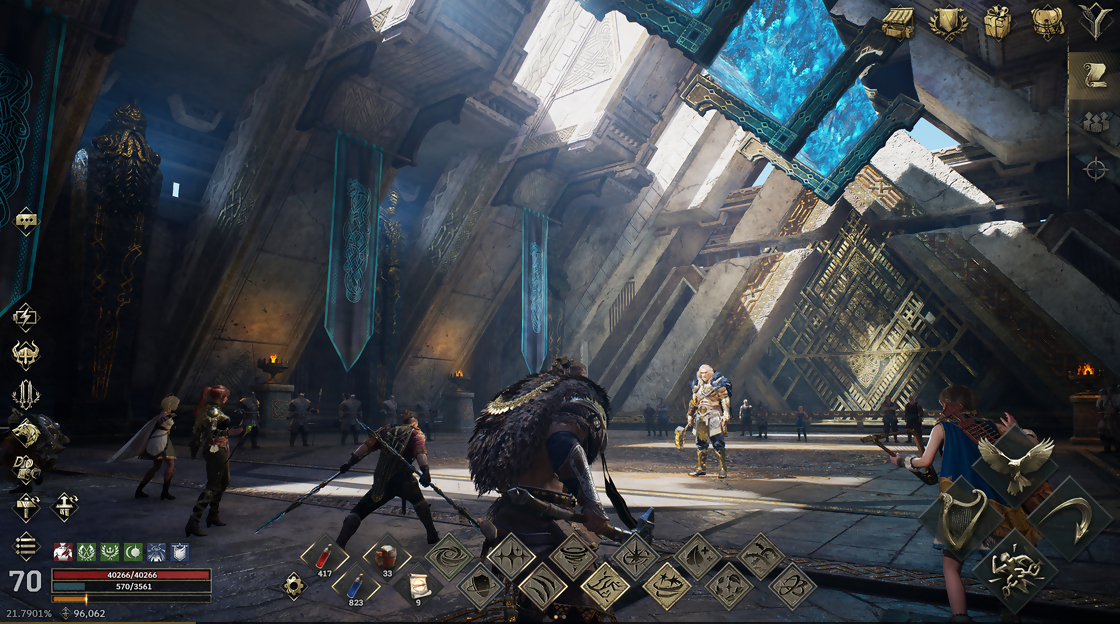Viewport: 1120px width, 624px height.
Task: Switch to the party group tab
Action: (1094, 123)
